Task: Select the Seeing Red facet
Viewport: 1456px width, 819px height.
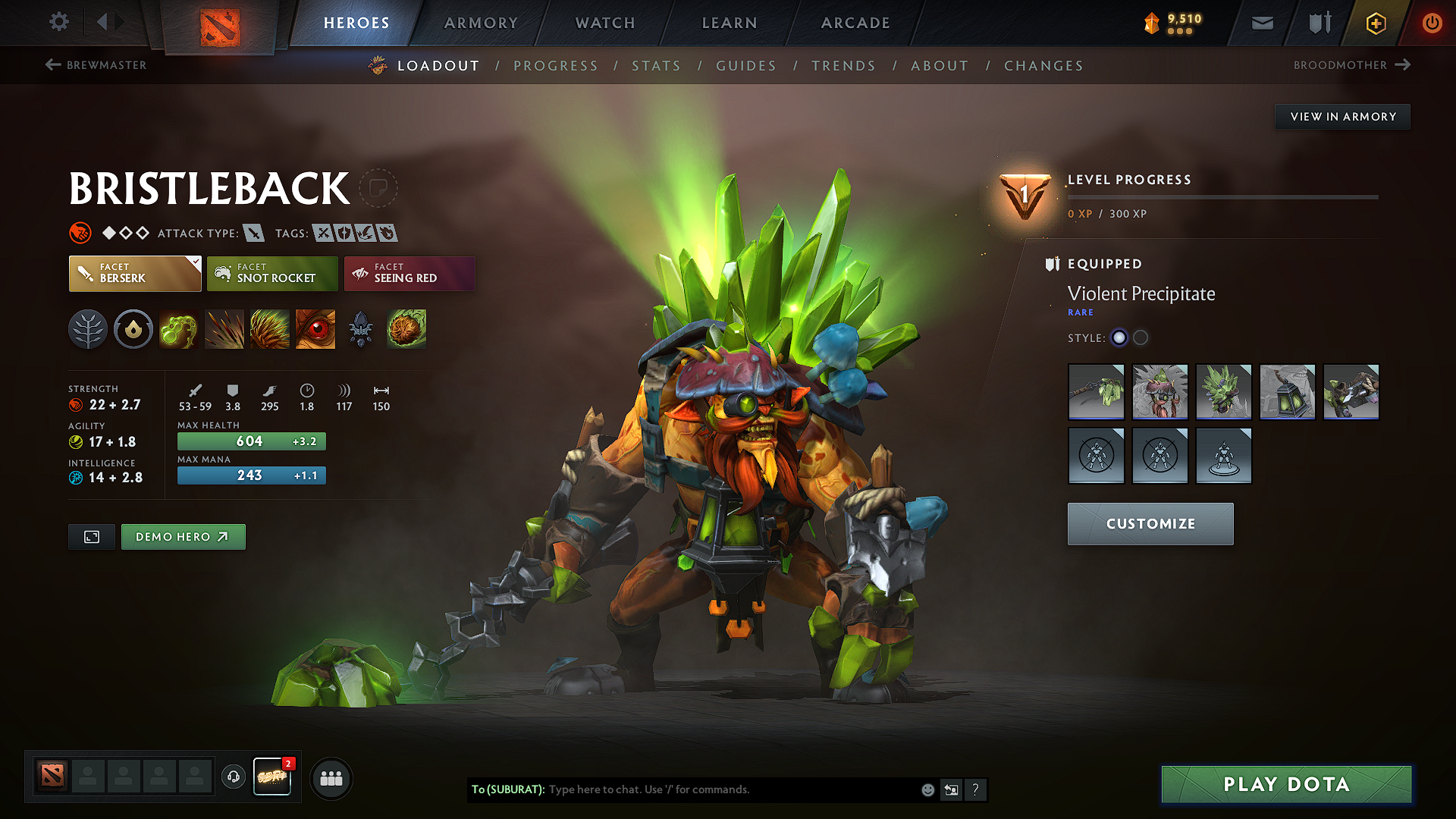Action: tap(409, 274)
